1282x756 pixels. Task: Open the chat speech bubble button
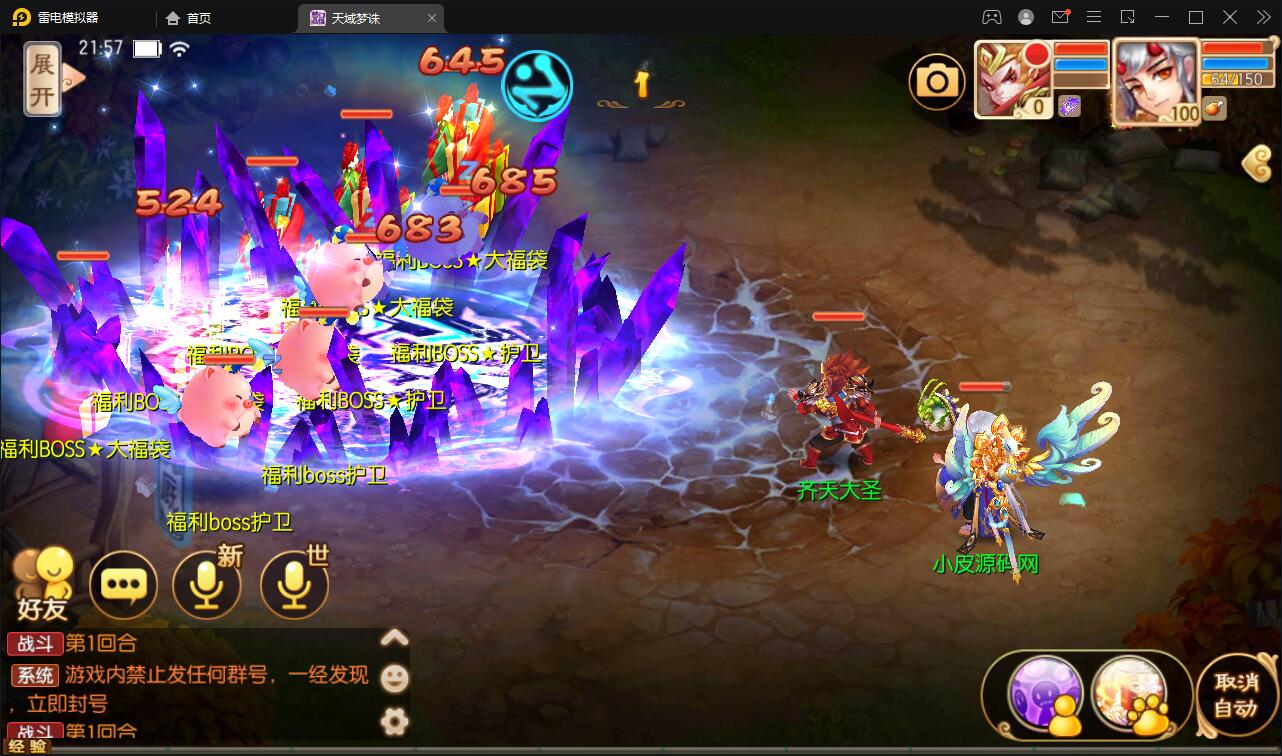(124, 585)
